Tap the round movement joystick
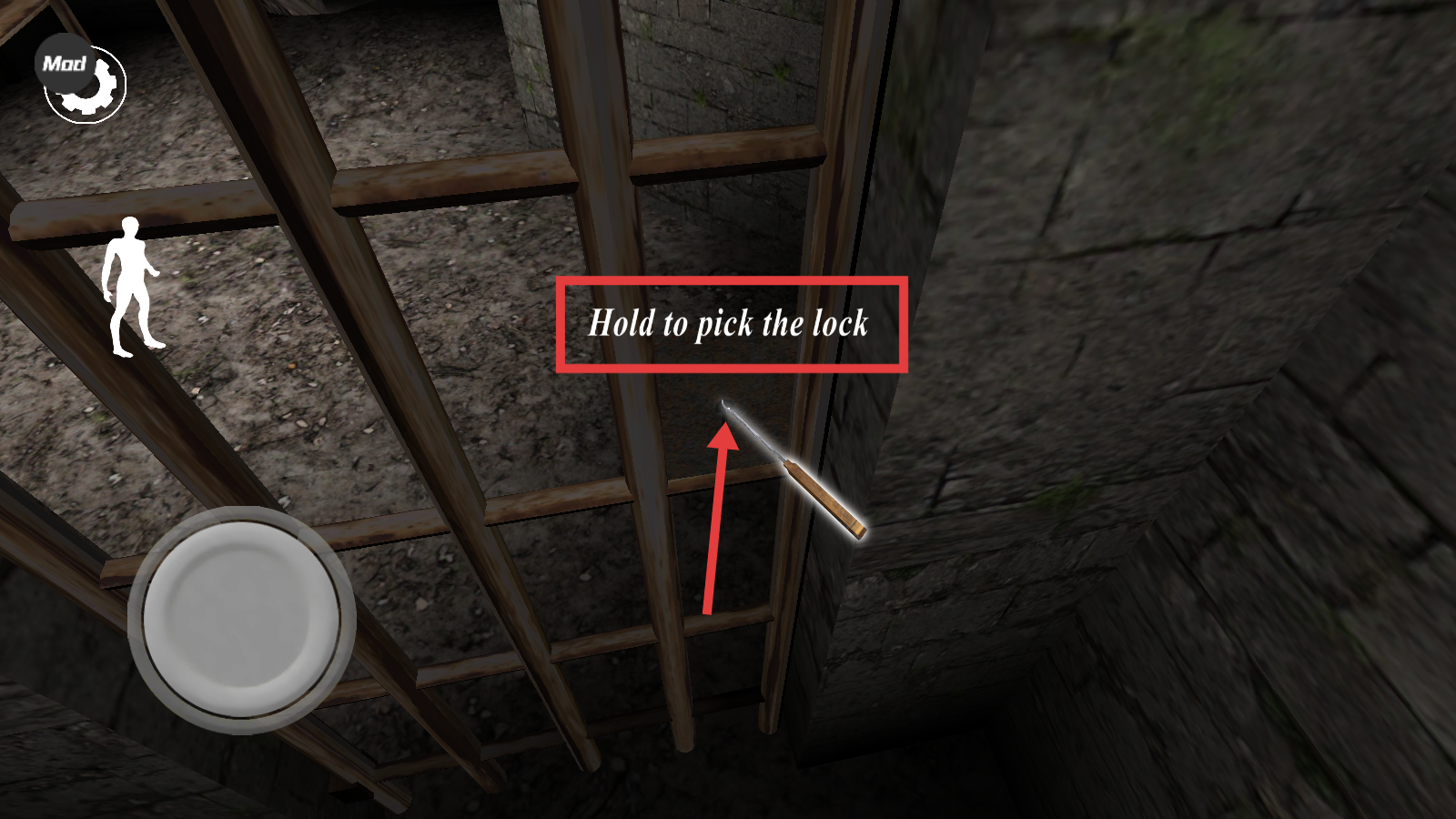 242,620
